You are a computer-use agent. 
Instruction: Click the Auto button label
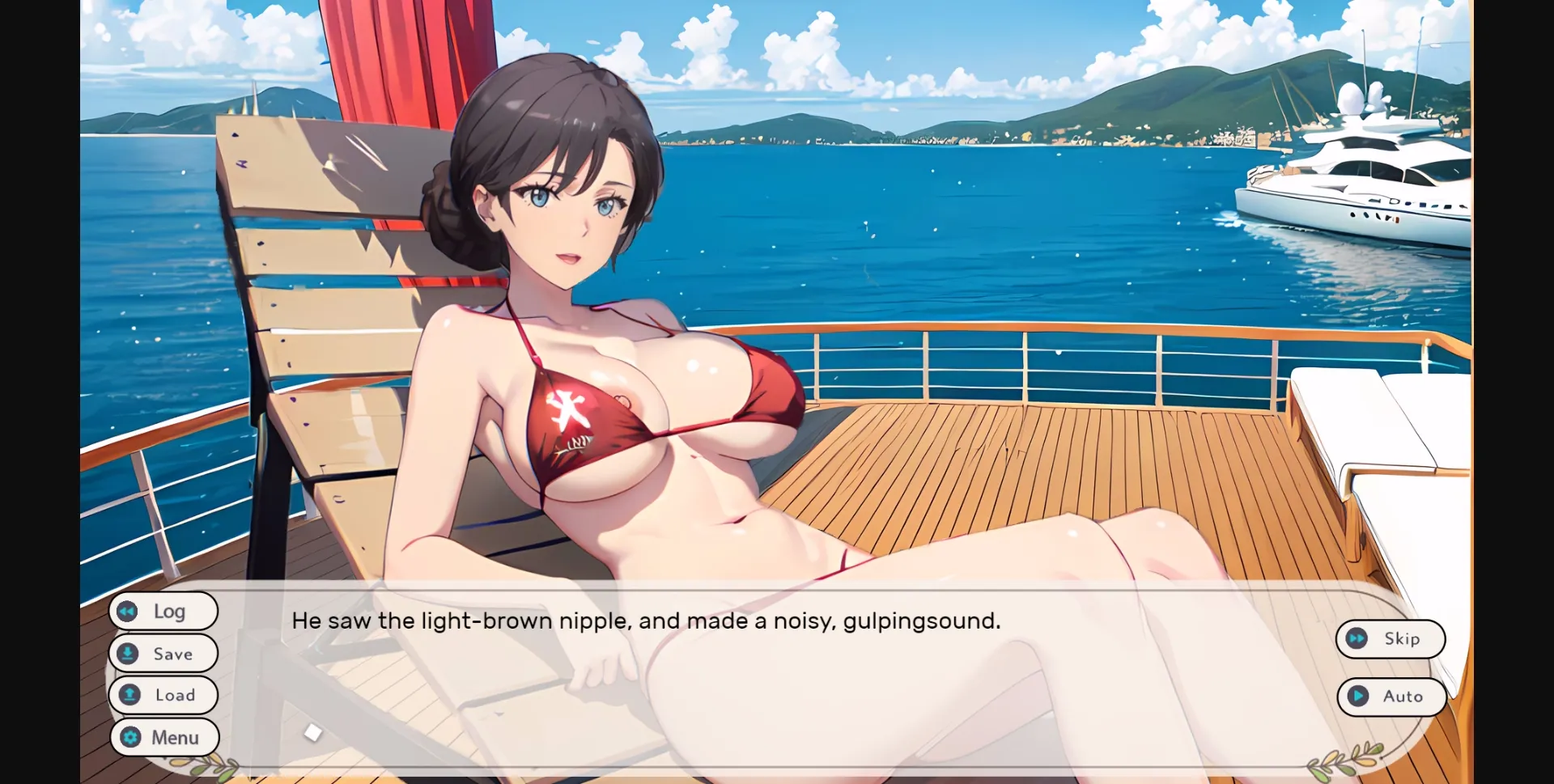coord(1403,697)
